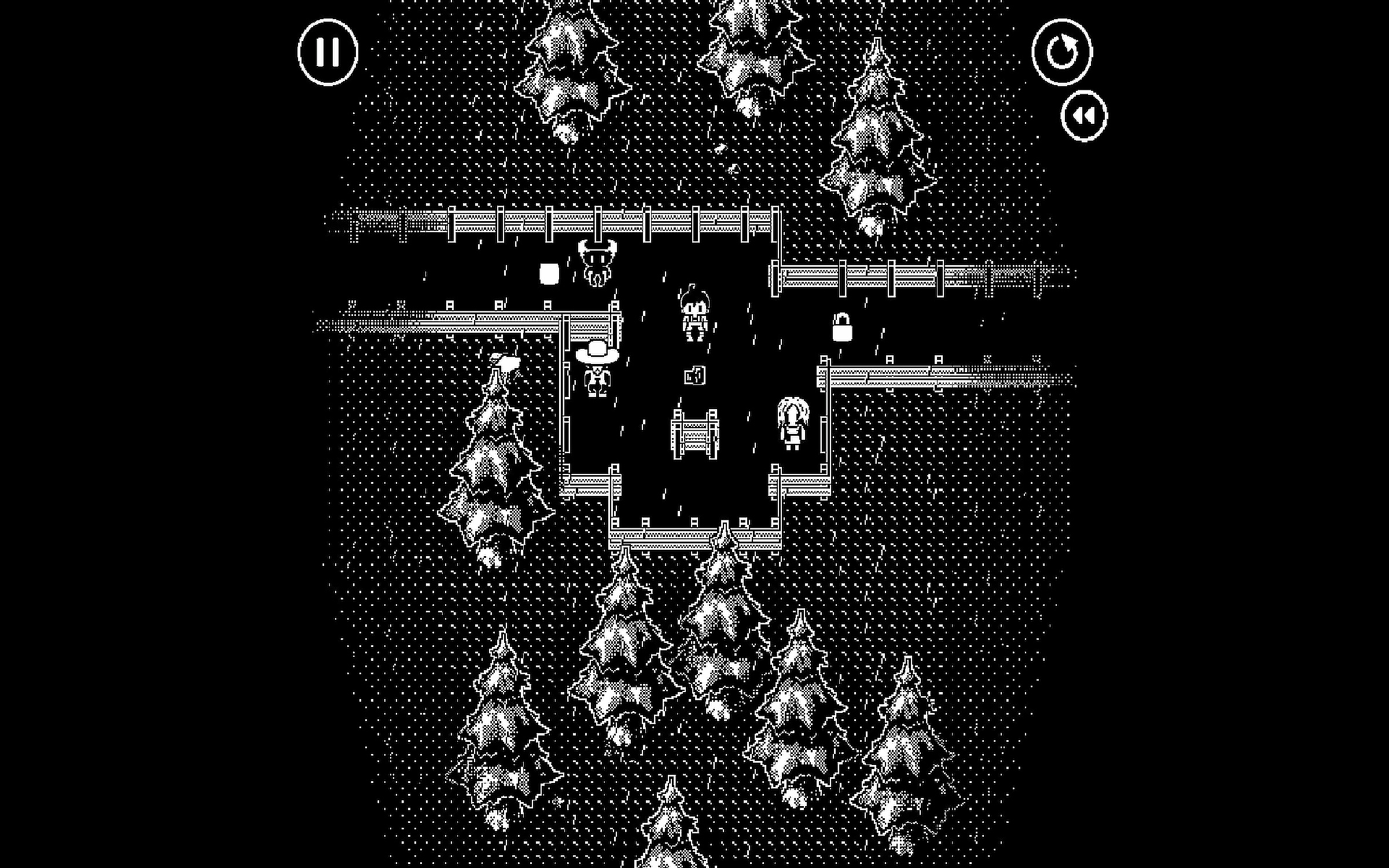Image resolution: width=1389 pixels, height=868 pixels.
Task: Restart the level using the circular arrow
Action: coord(1061,52)
